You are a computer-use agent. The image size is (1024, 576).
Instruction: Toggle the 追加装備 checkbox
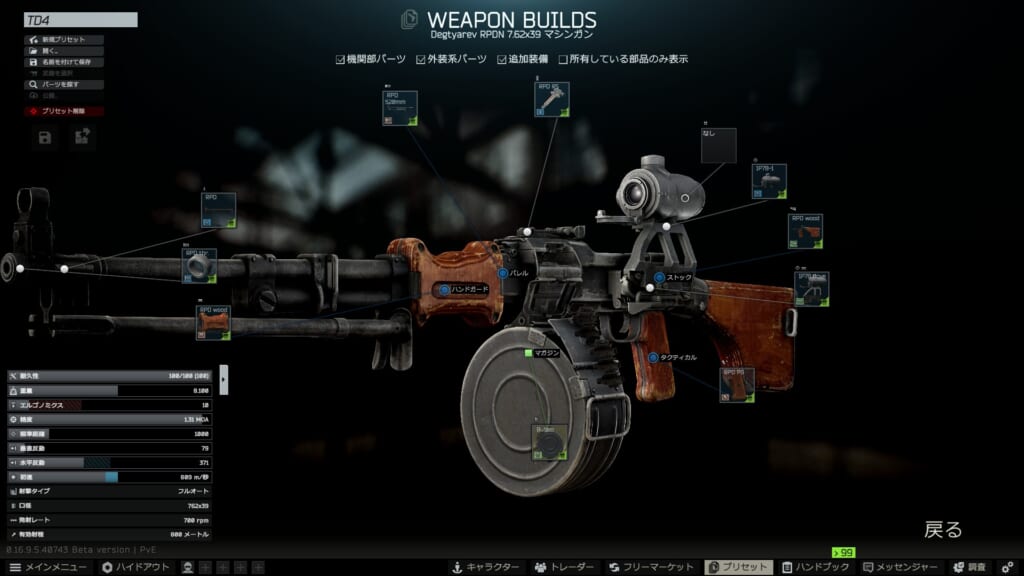[x=502, y=59]
